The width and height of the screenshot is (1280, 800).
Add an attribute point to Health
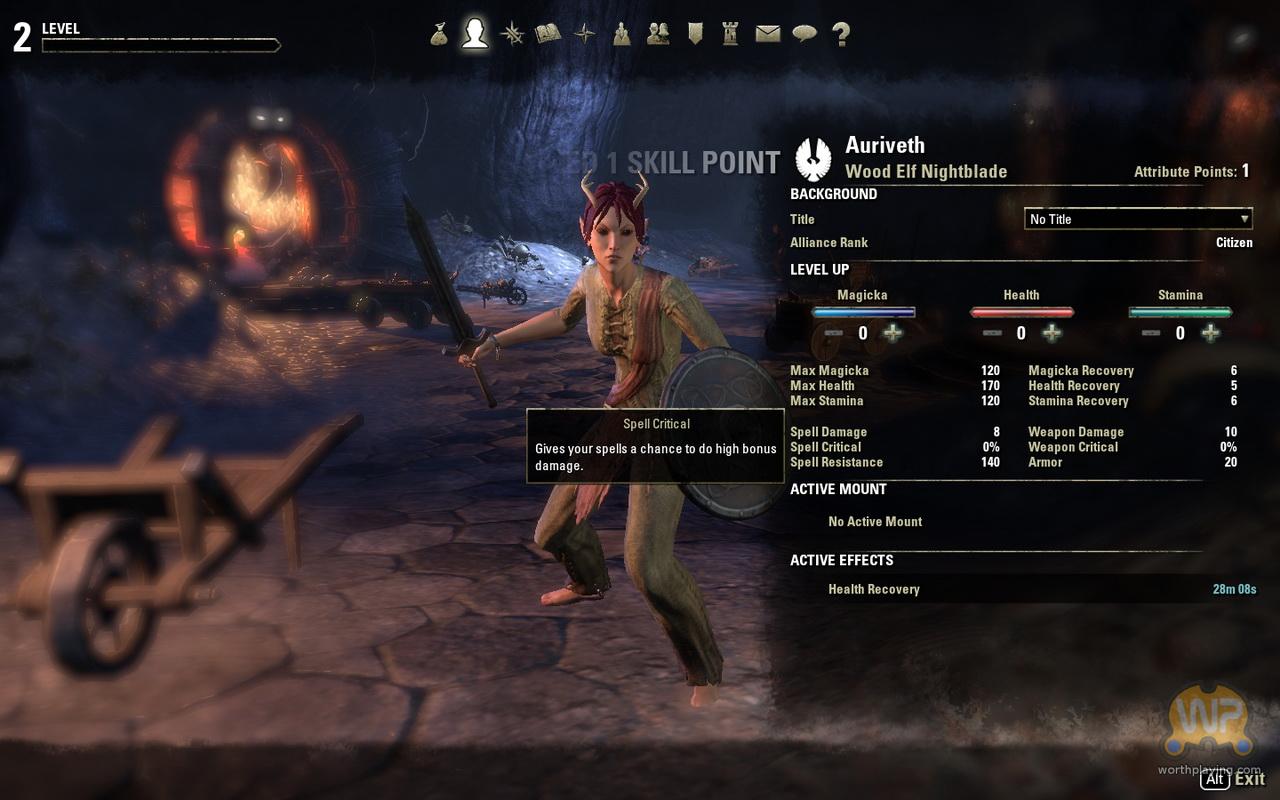(1052, 333)
